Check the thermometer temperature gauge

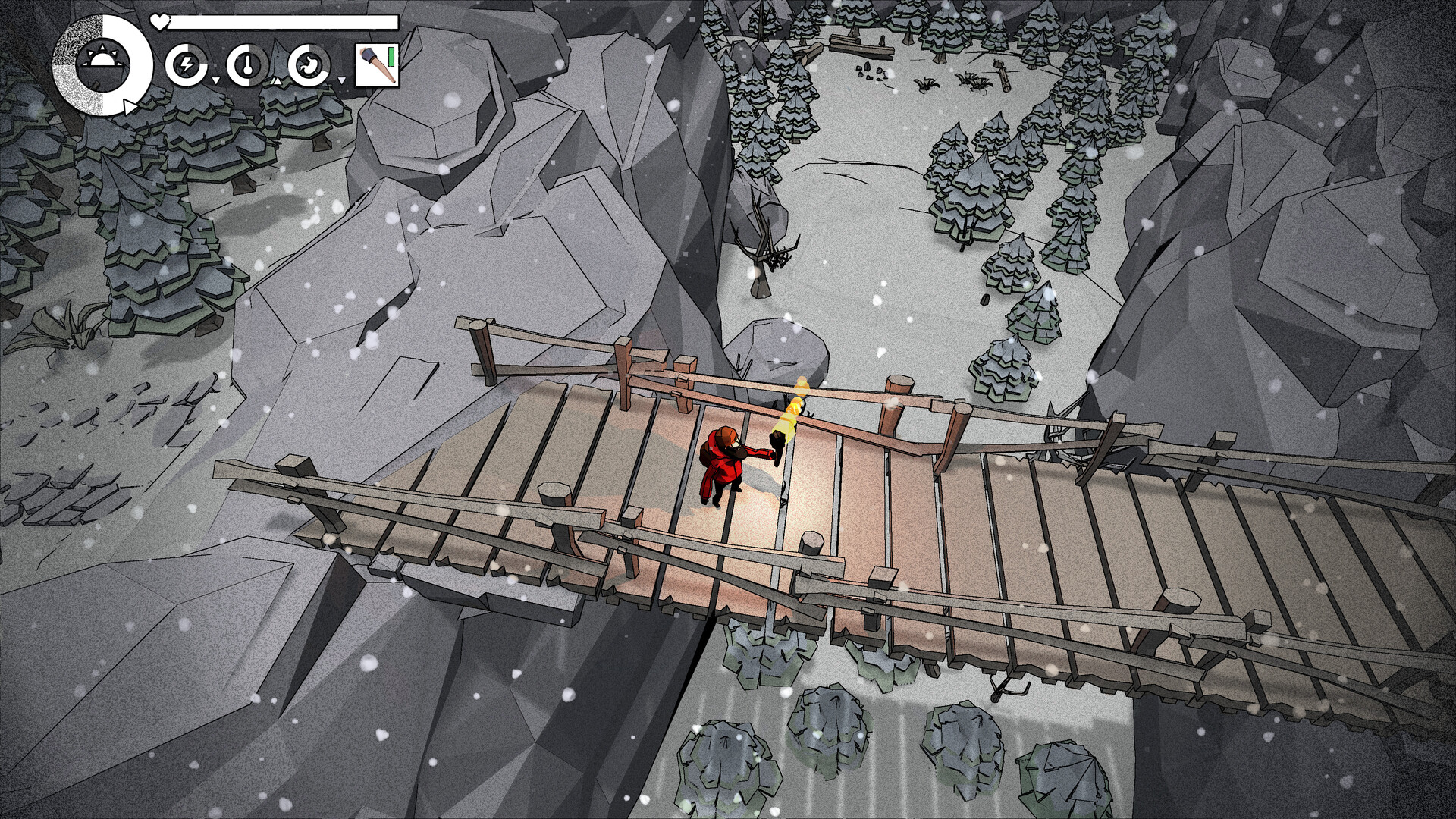247,66
